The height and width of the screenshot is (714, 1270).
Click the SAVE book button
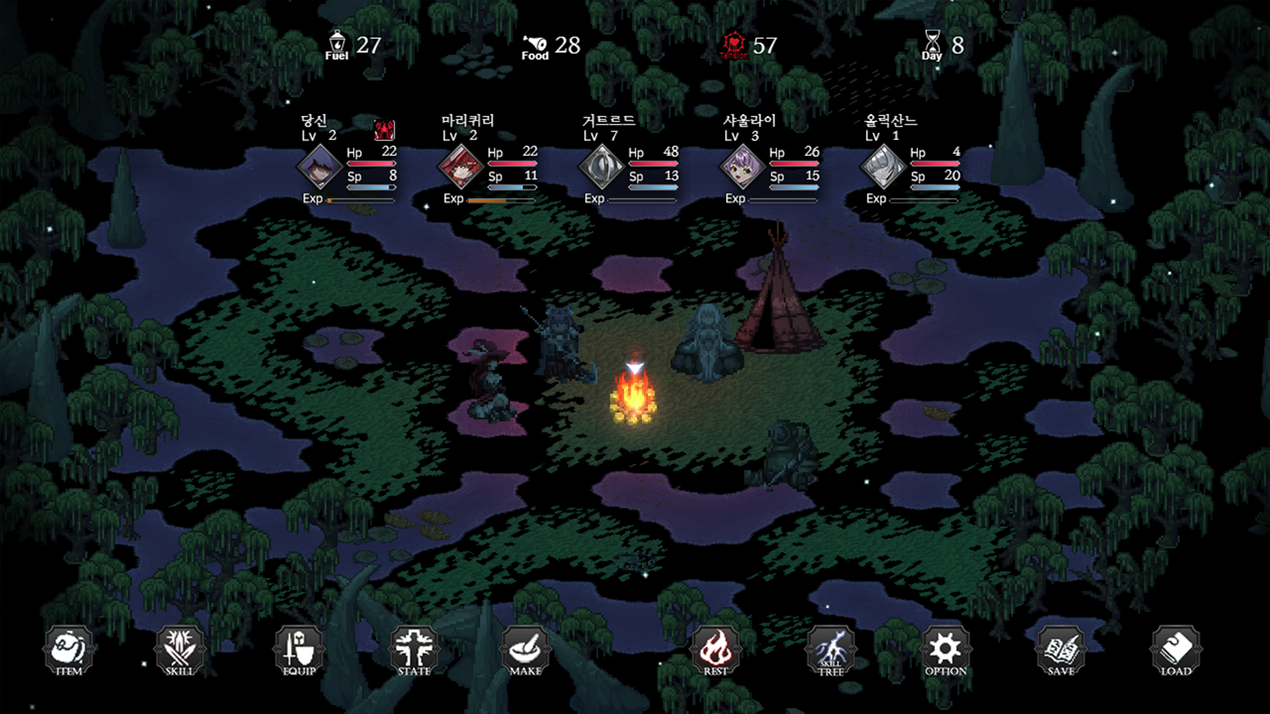point(1060,650)
